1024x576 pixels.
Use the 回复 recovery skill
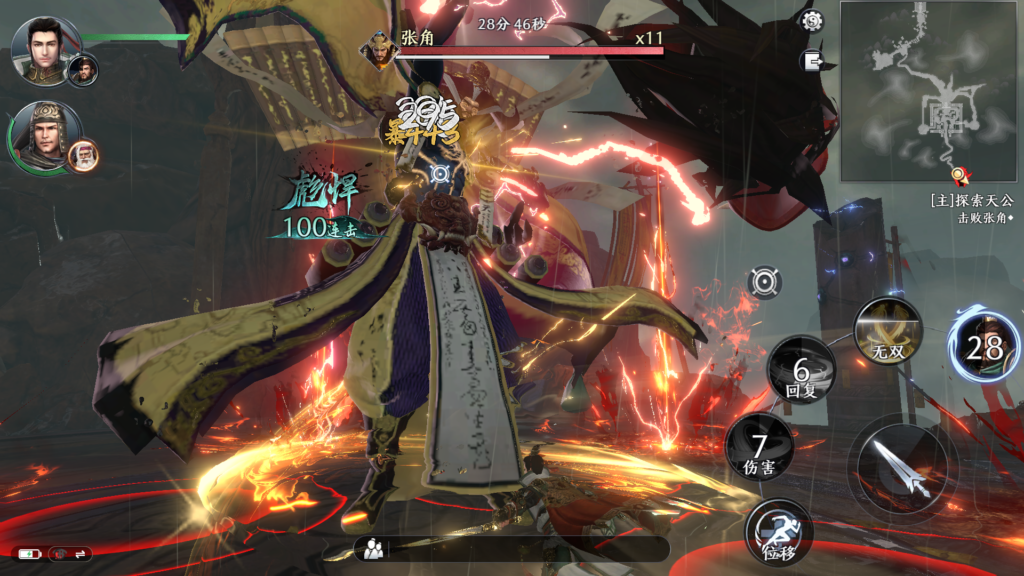point(801,370)
